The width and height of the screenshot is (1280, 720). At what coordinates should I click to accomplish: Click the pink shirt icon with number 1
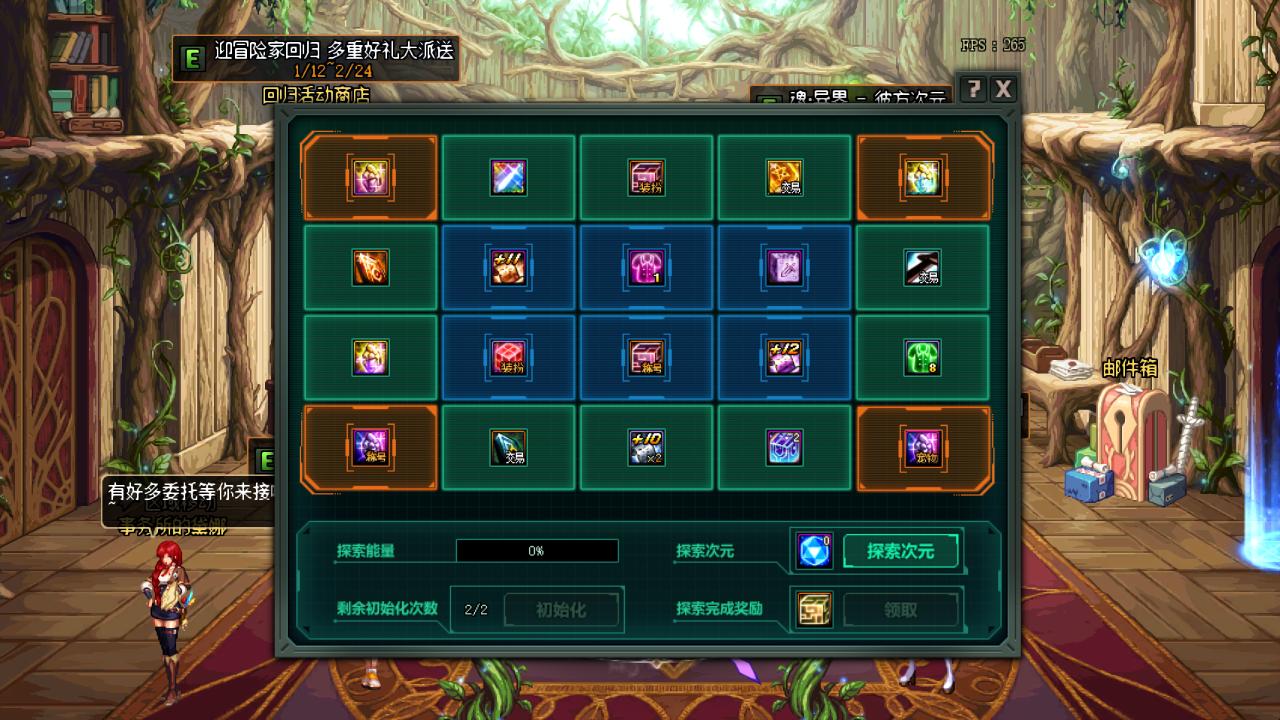click(x=646, y=268)
